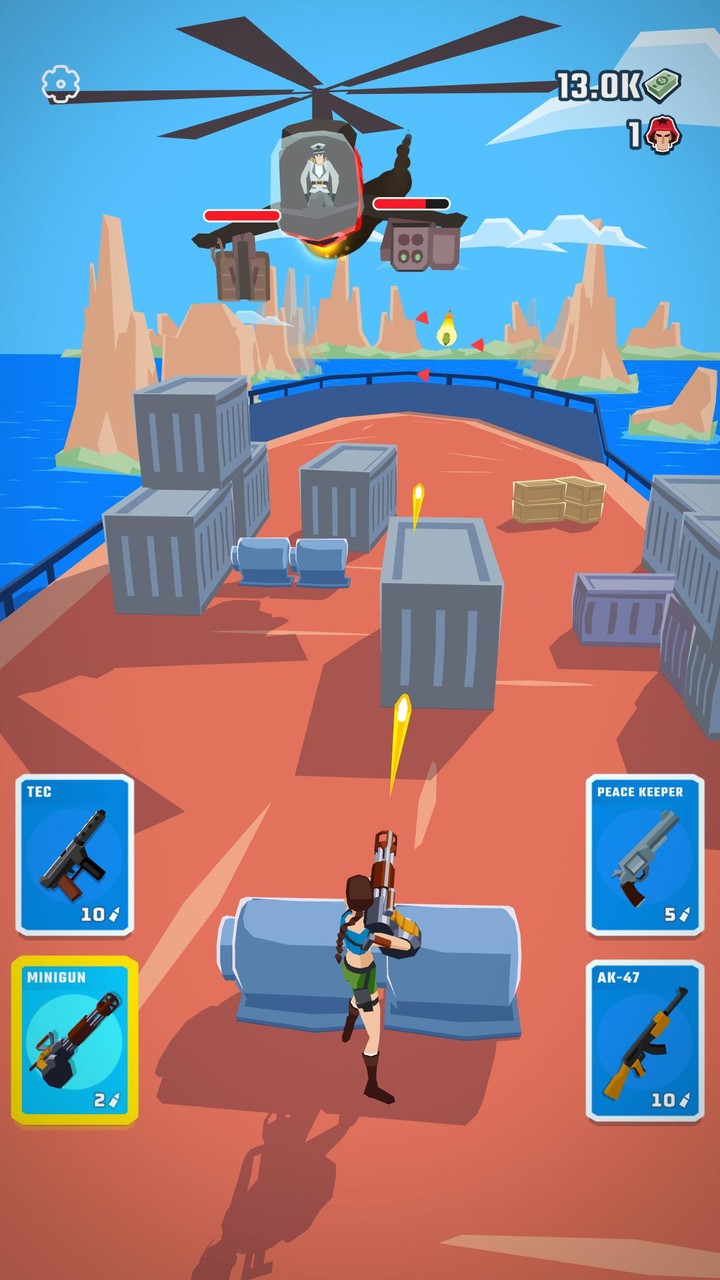Choose the Minigun weapon card
Viewport: 720px width, 1280px height.
pos(75,1040)
